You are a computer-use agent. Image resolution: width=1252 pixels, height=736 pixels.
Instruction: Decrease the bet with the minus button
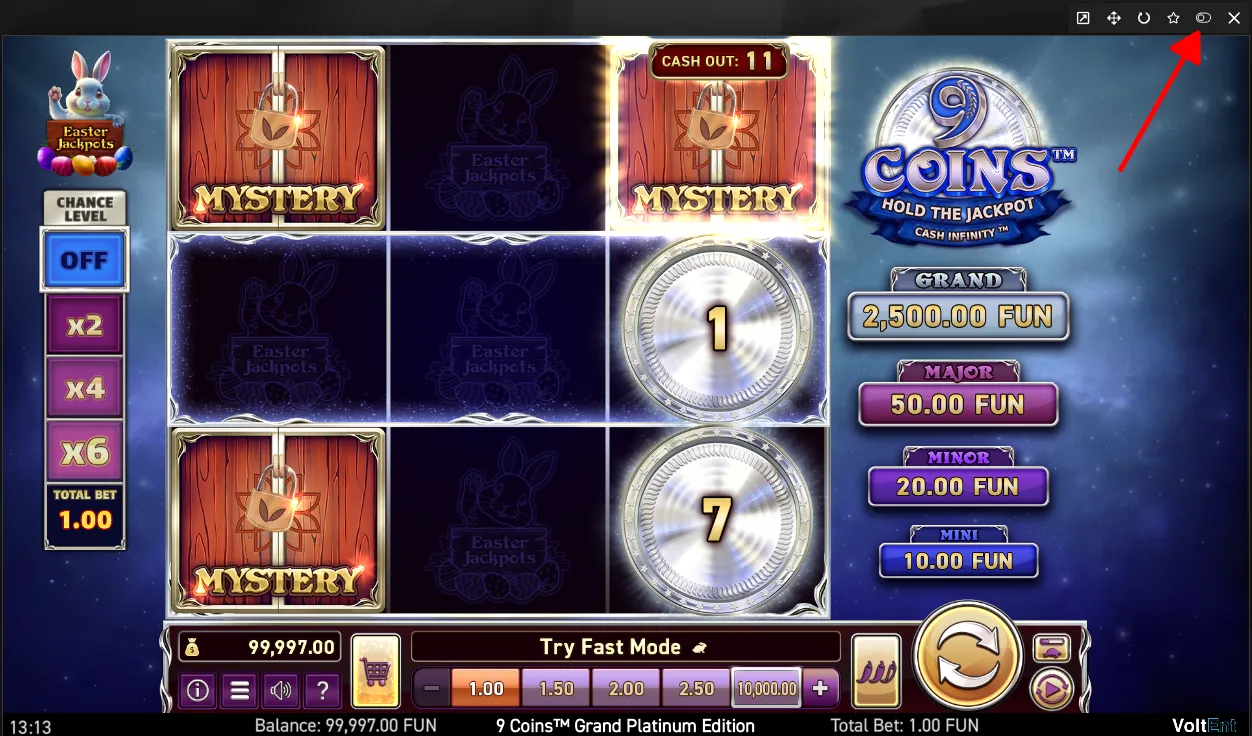(x=432, y=689)
